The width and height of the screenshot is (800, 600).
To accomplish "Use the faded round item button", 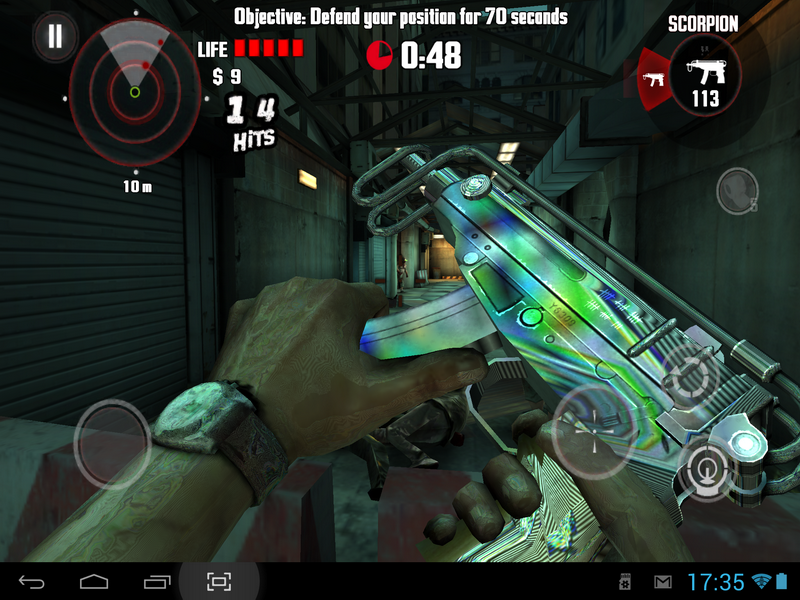I will tap(737, 189).
